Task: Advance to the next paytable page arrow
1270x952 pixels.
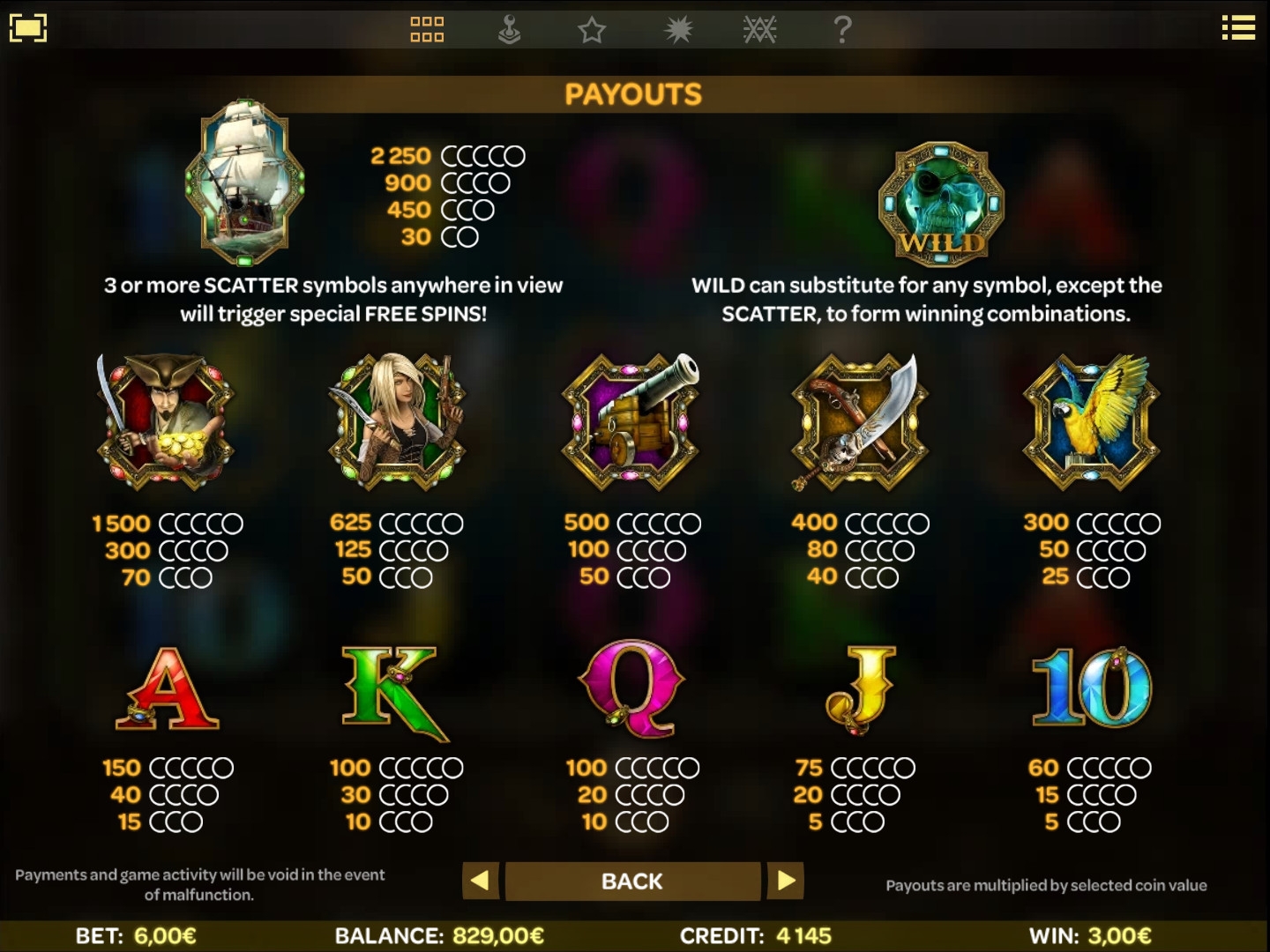Action: [786, 881]
